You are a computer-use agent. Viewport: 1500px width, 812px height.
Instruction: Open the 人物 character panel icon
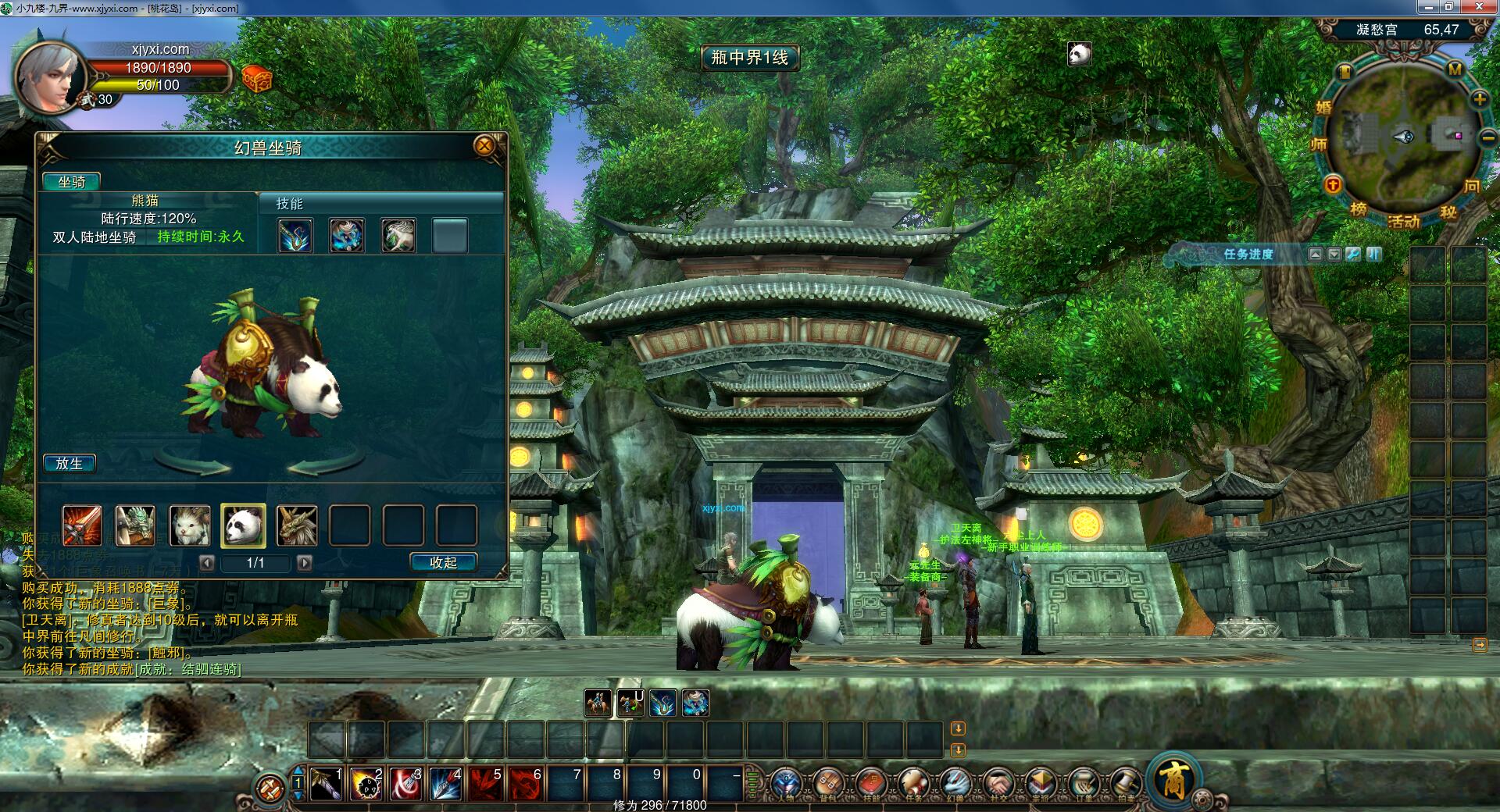[786, 782]
